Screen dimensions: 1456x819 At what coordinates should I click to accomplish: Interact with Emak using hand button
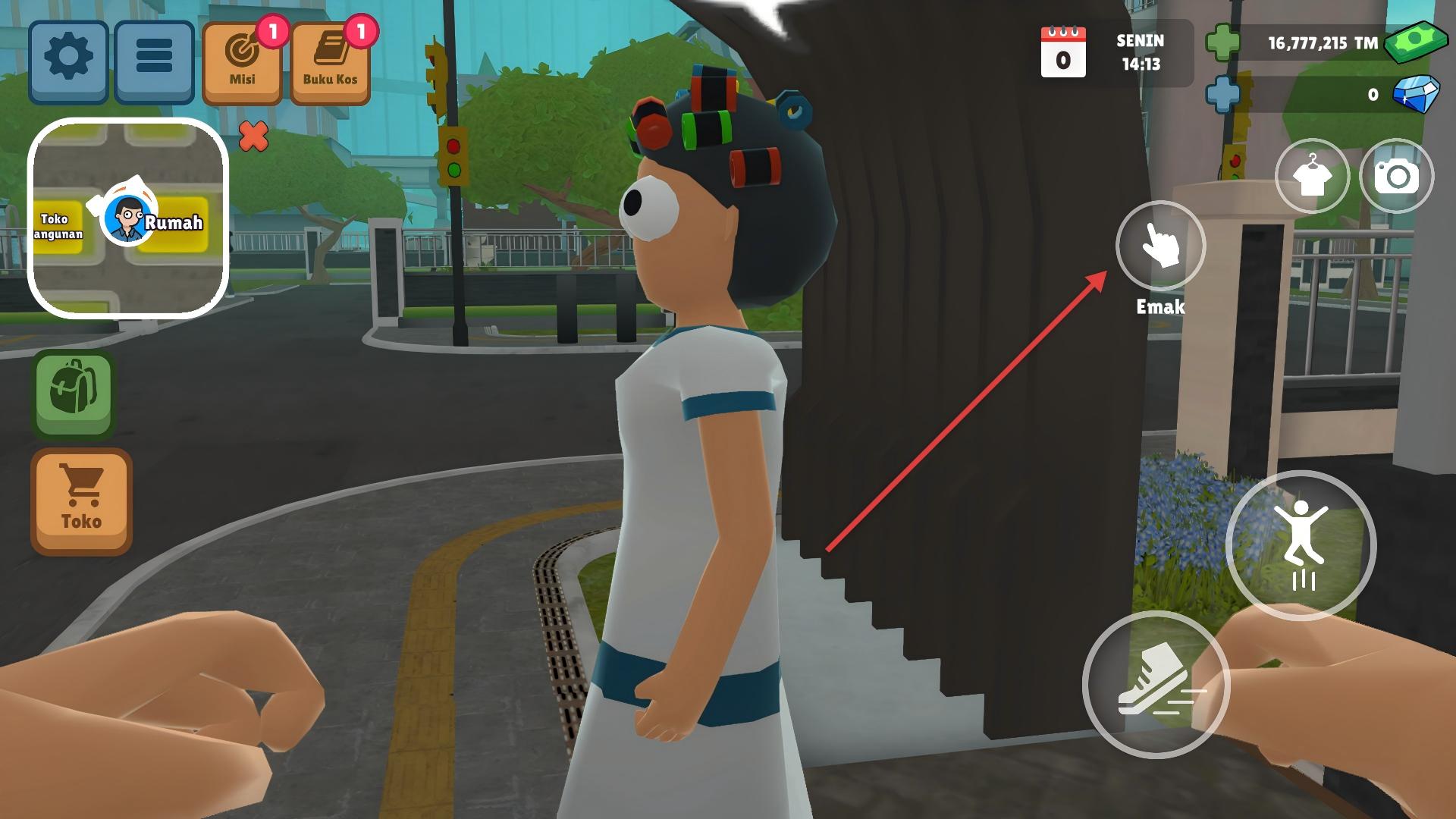click(1160, 246)
